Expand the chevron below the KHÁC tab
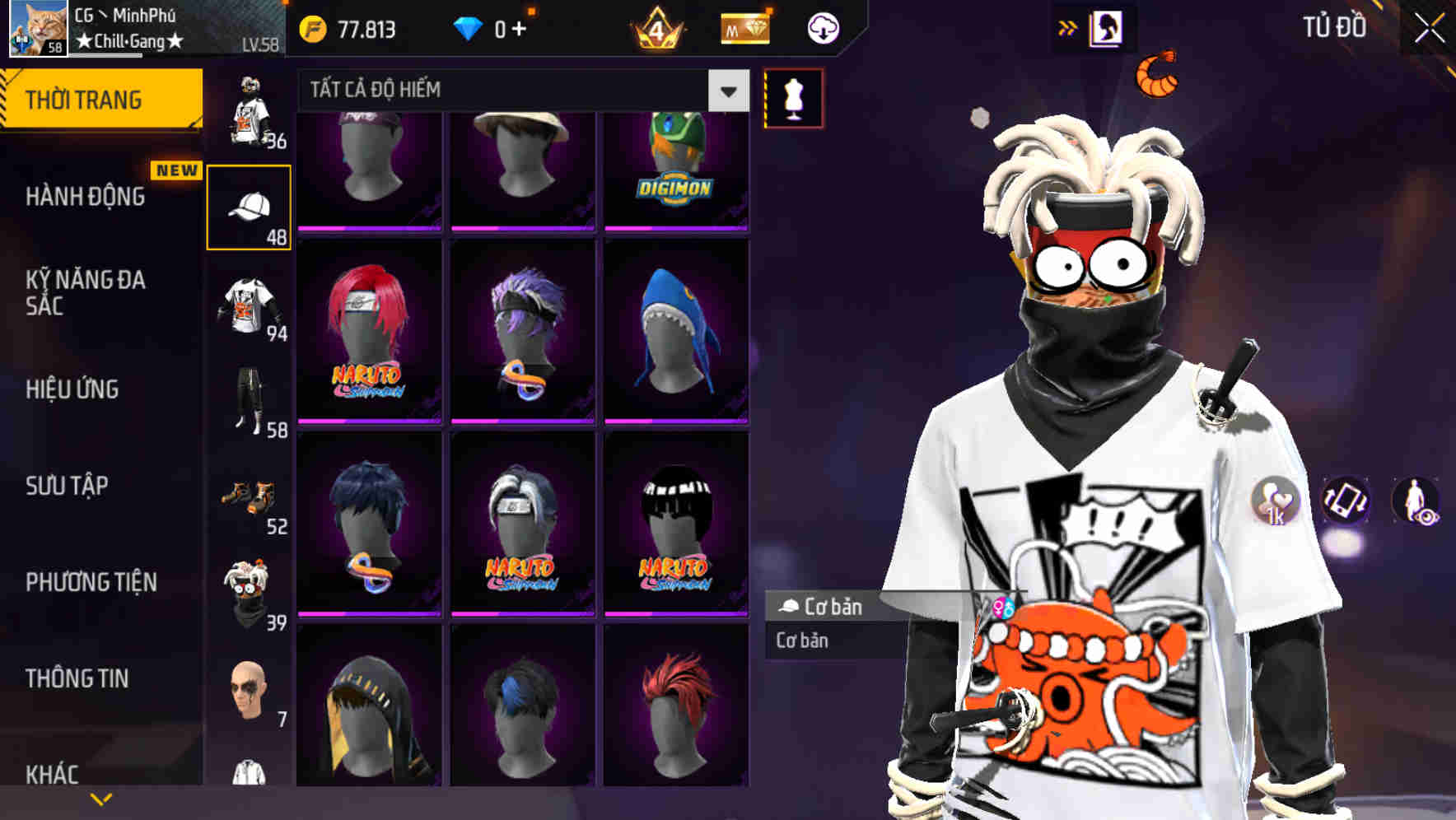Screen dimensions: 1456x820 pyautogui.click(x=101, y=798)
